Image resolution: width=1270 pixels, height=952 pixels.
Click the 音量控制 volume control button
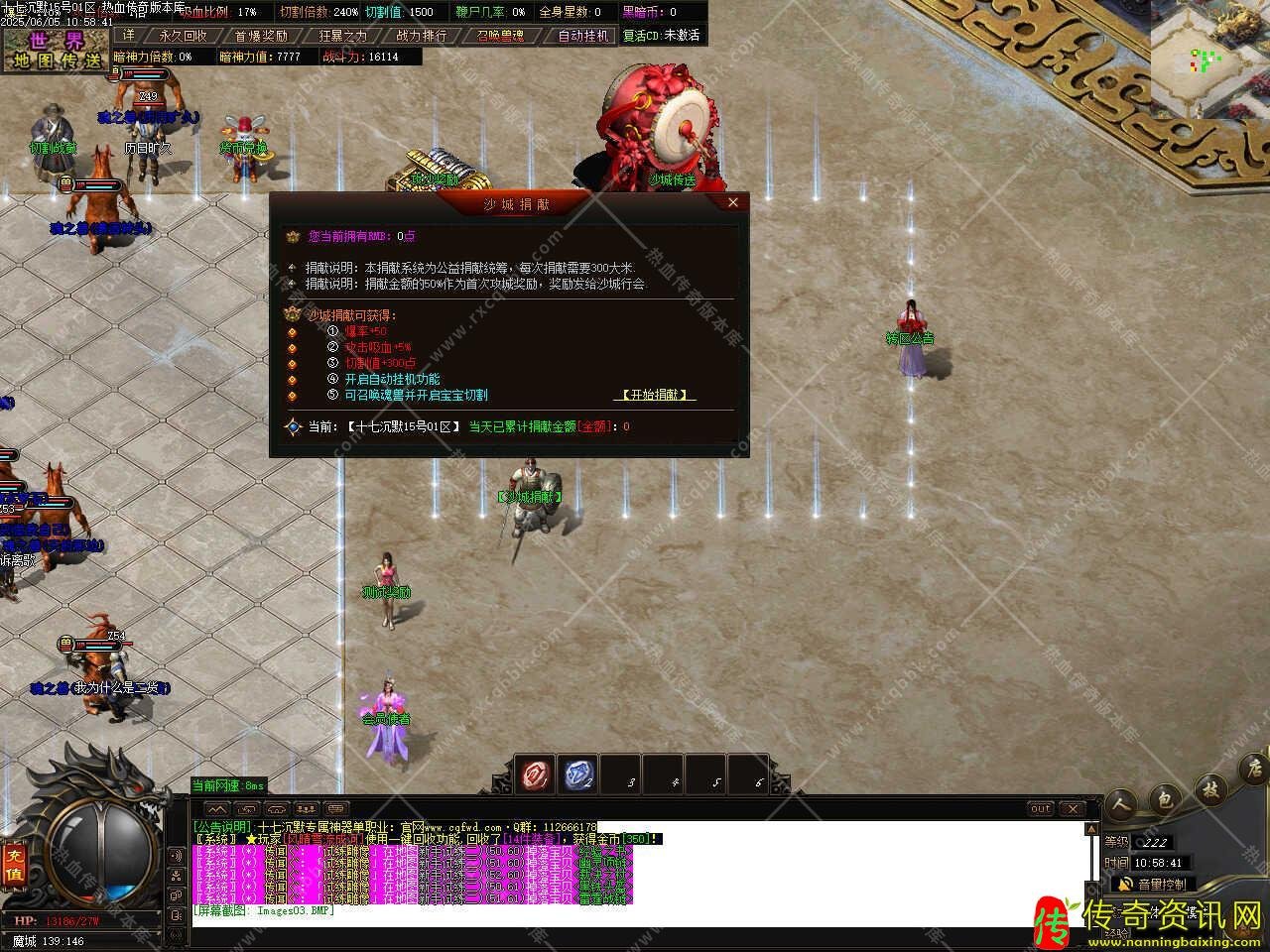pyautogui.click(x=1153, y=884)
